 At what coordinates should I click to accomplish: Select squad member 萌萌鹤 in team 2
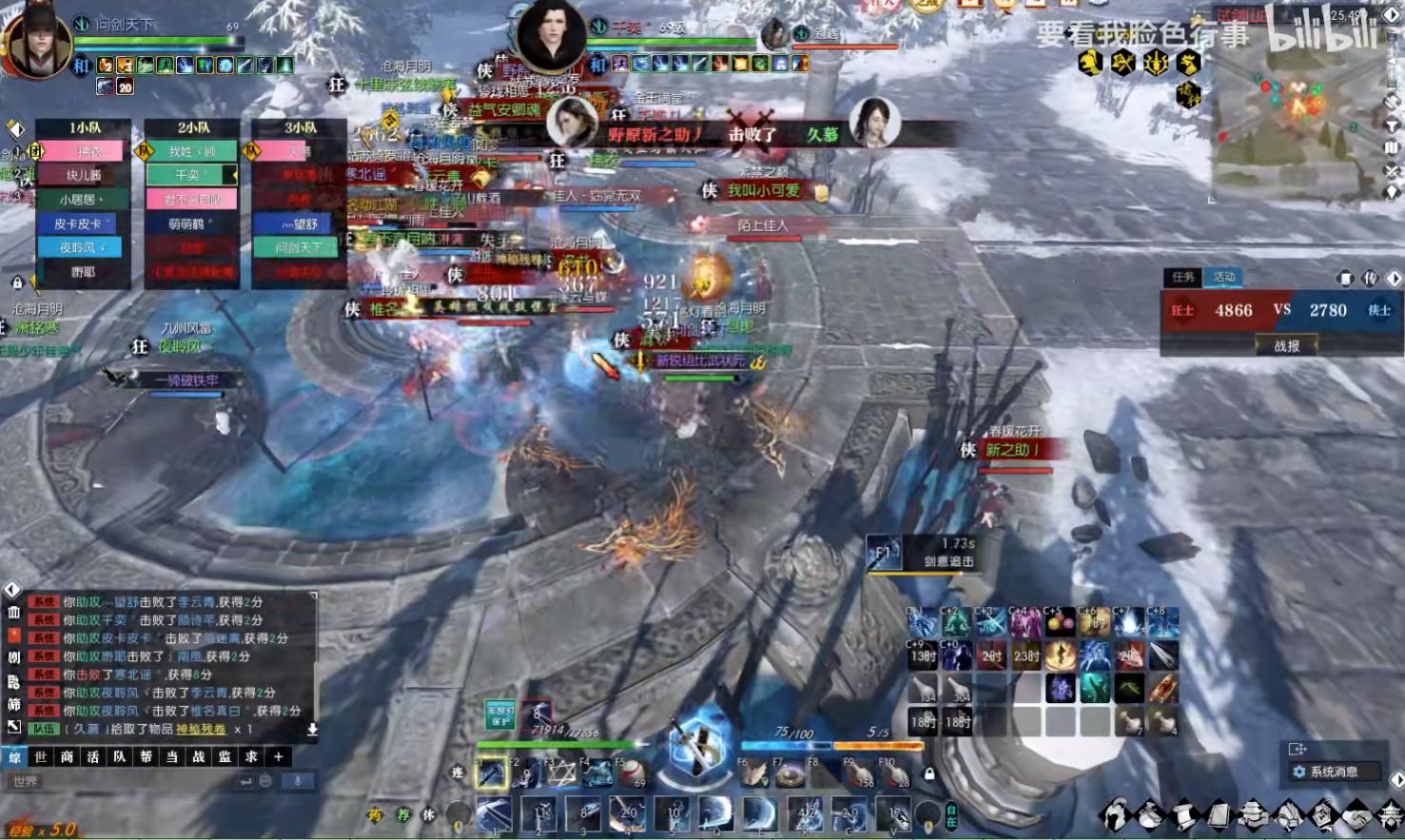point(190,224)
